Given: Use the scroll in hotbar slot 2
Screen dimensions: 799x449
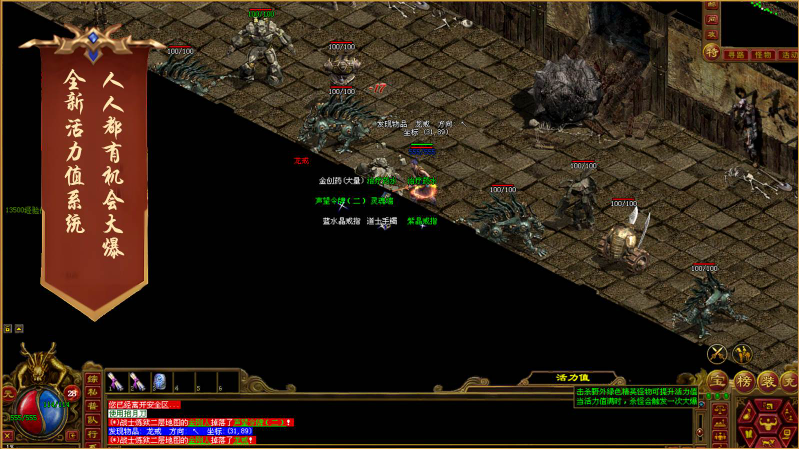Looking at the screenshot, I should pos(136,381).
